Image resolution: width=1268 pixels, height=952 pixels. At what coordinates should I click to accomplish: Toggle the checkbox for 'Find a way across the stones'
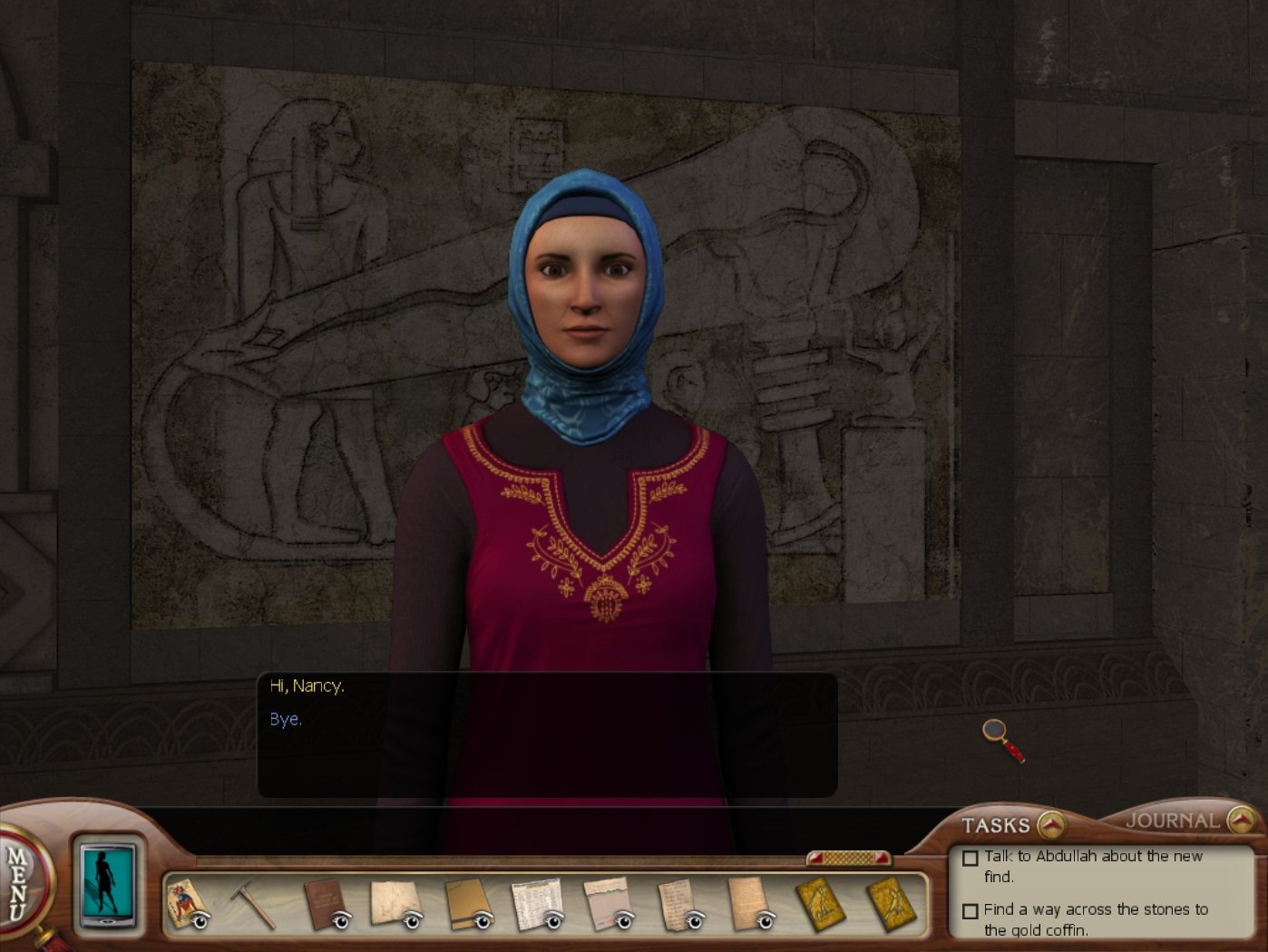[970, 912]
